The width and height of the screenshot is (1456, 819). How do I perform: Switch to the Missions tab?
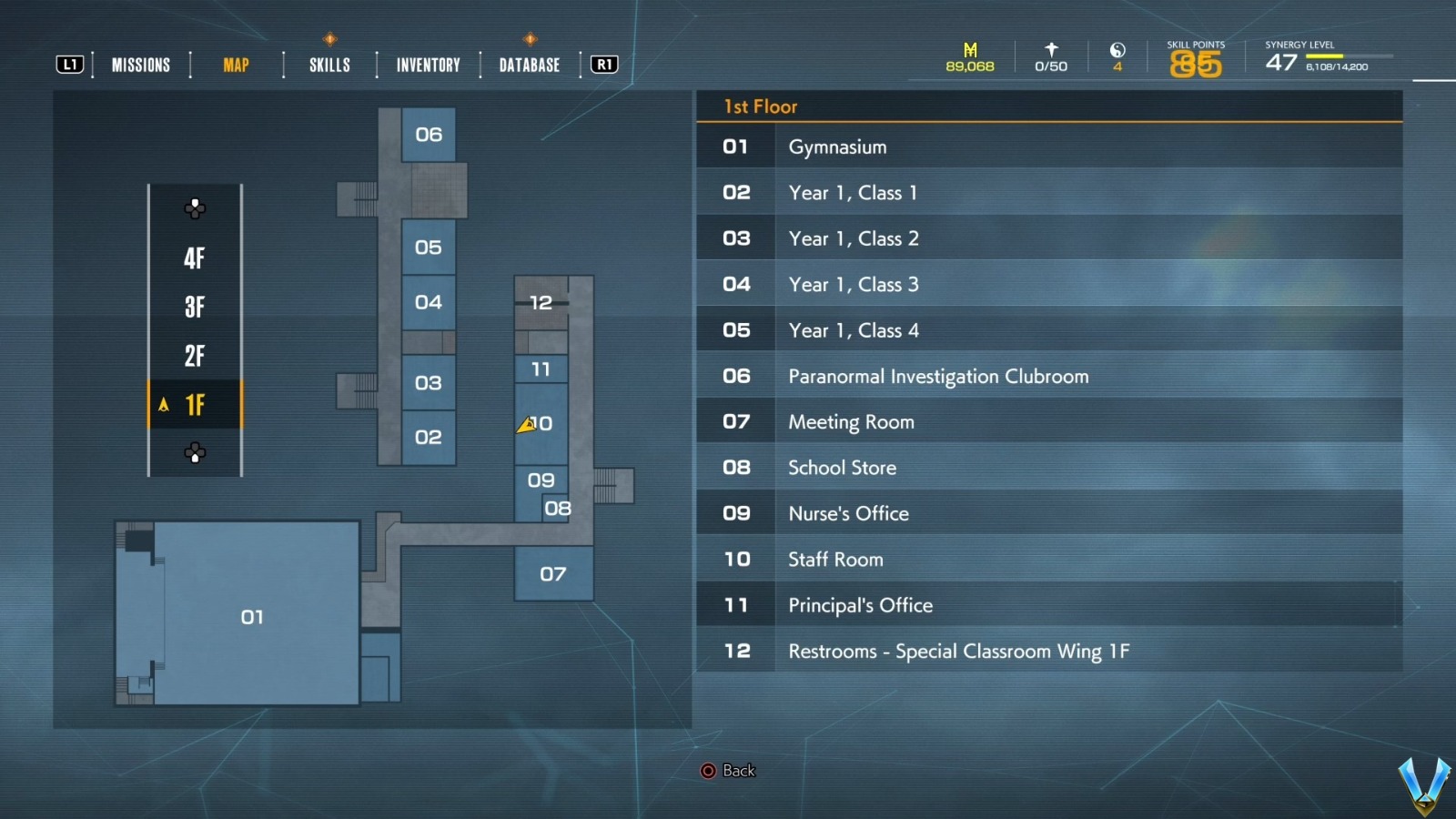point(140,64)
